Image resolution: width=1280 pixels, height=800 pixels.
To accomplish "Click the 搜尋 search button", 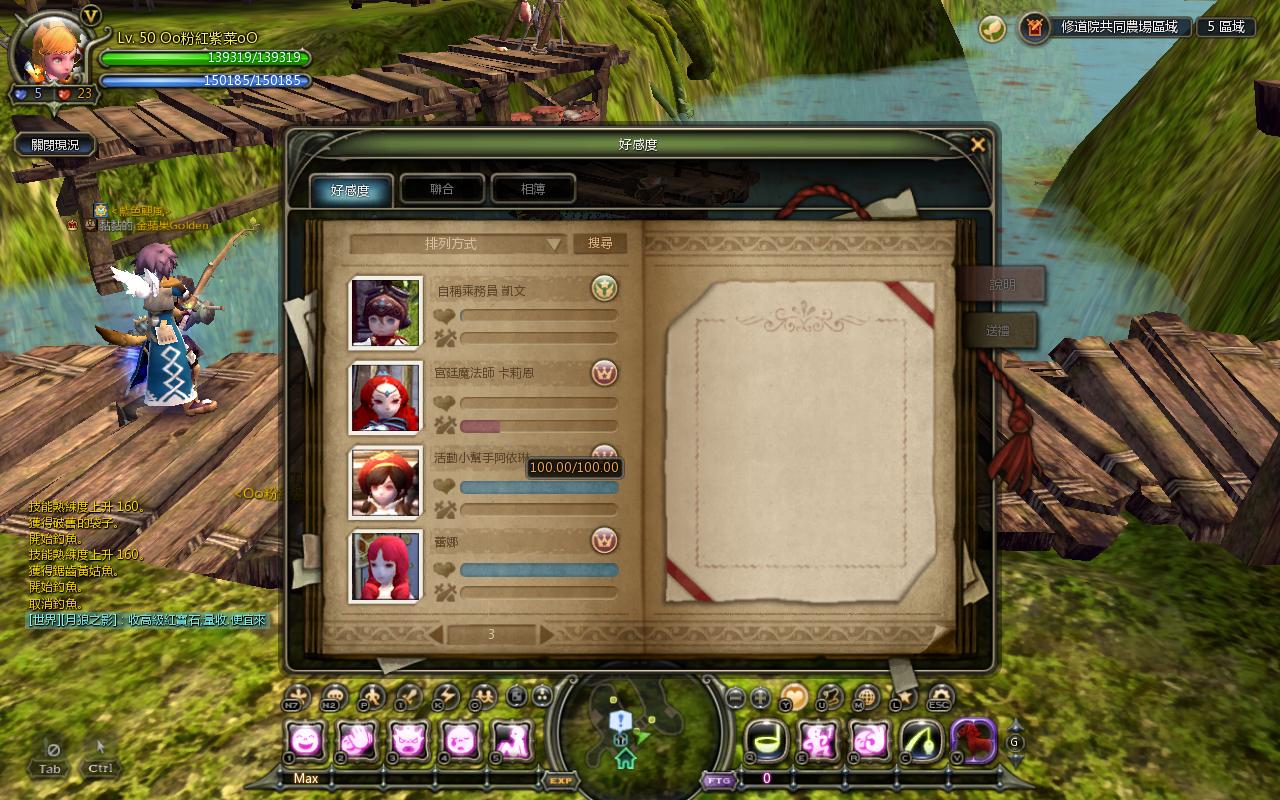I will pos(600,243).
